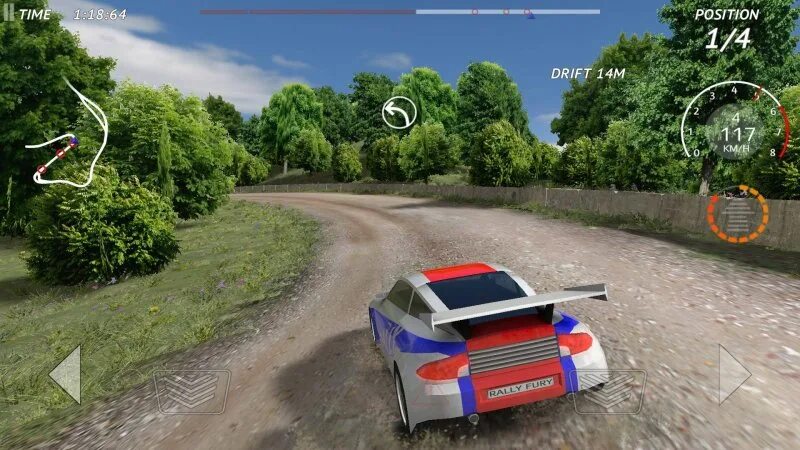Tap the track outline minimap
The height and width of the screenshot is (450, 800).
68,135
